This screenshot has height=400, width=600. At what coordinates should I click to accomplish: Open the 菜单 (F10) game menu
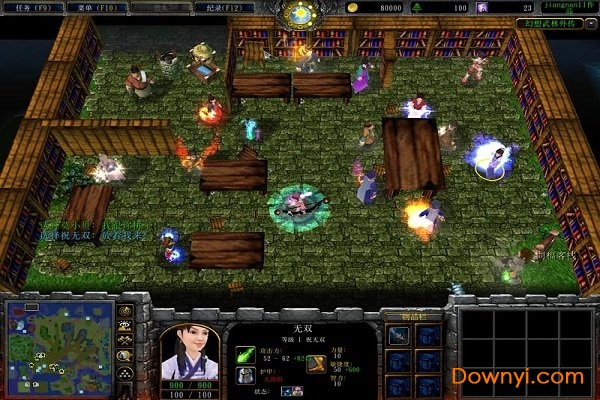click(x=97, y=7)
